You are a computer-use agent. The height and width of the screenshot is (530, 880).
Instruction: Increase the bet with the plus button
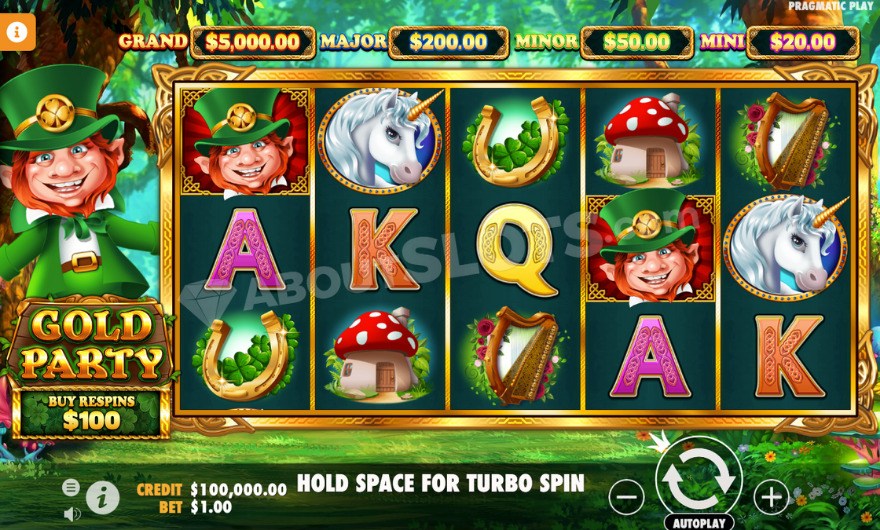[771, 495]
